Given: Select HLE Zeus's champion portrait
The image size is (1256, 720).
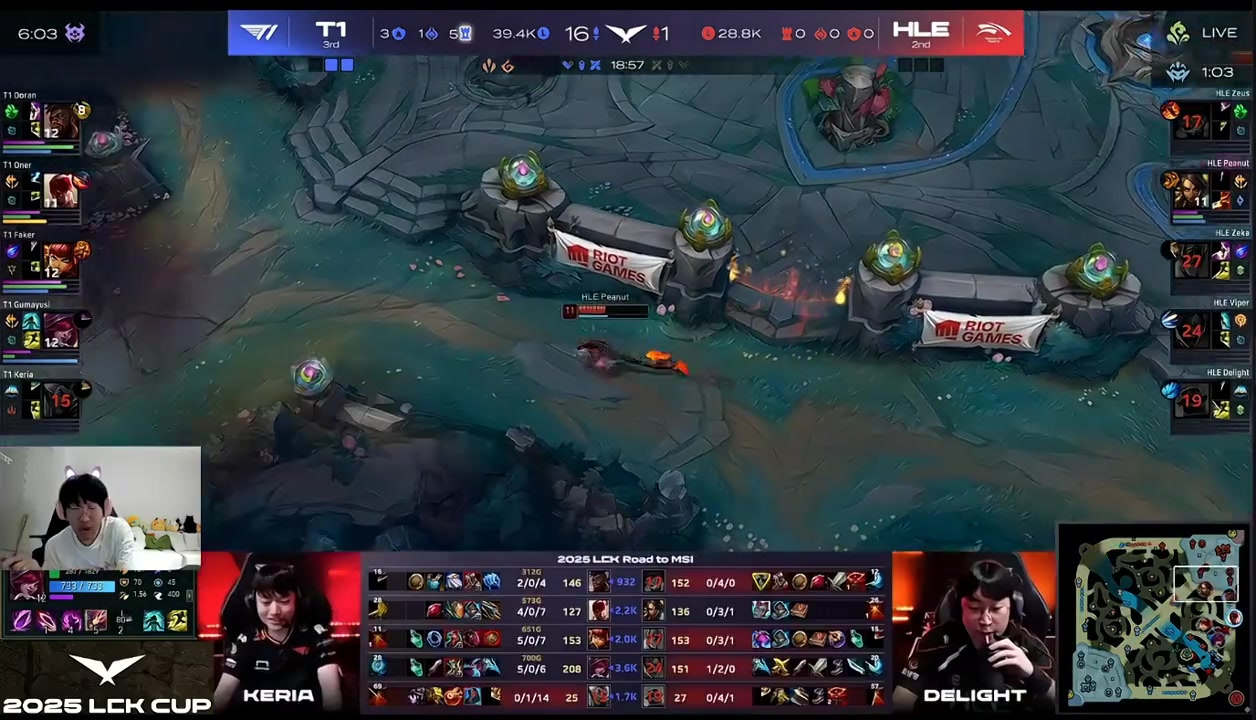Looking at the screenshot, I should [1192, 120].
